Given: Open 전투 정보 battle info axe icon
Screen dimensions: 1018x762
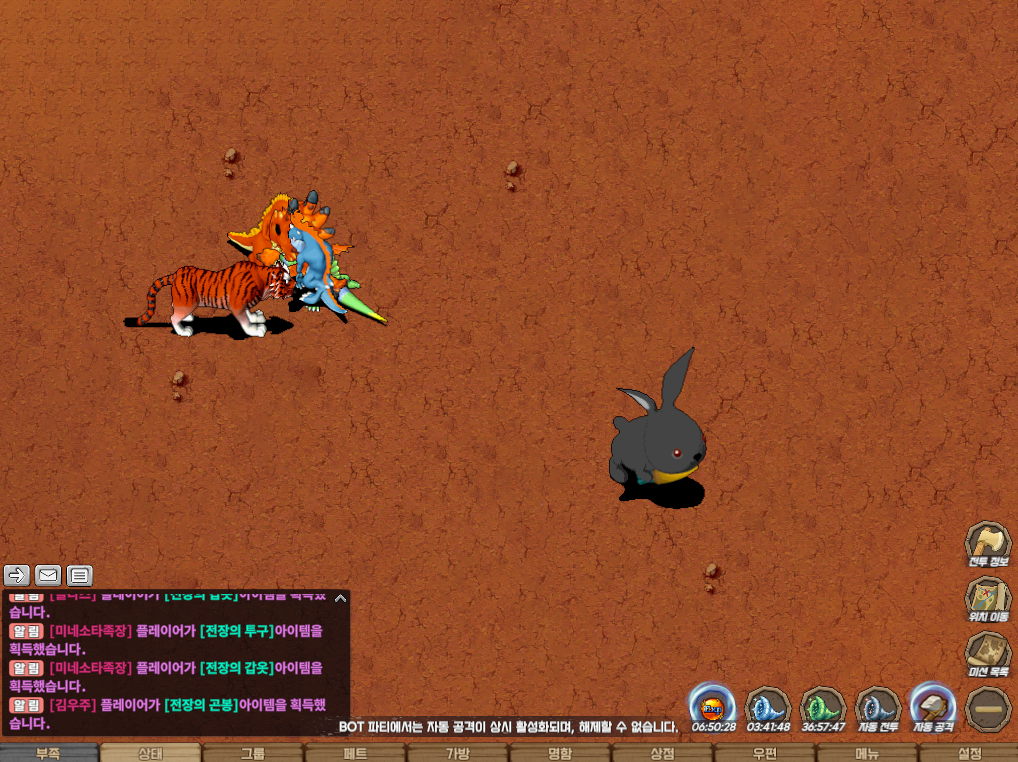Looking at the screenshot, I should pos(988,544).
